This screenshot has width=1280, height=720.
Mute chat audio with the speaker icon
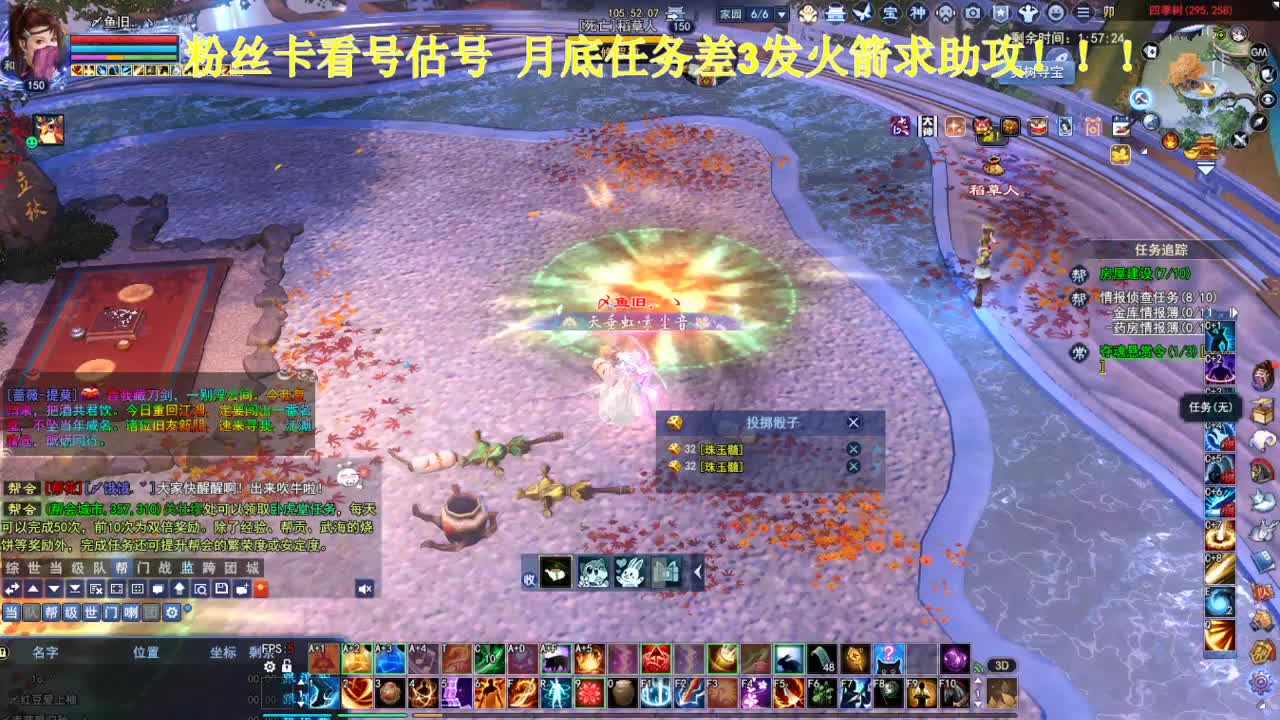click(364, 590)
